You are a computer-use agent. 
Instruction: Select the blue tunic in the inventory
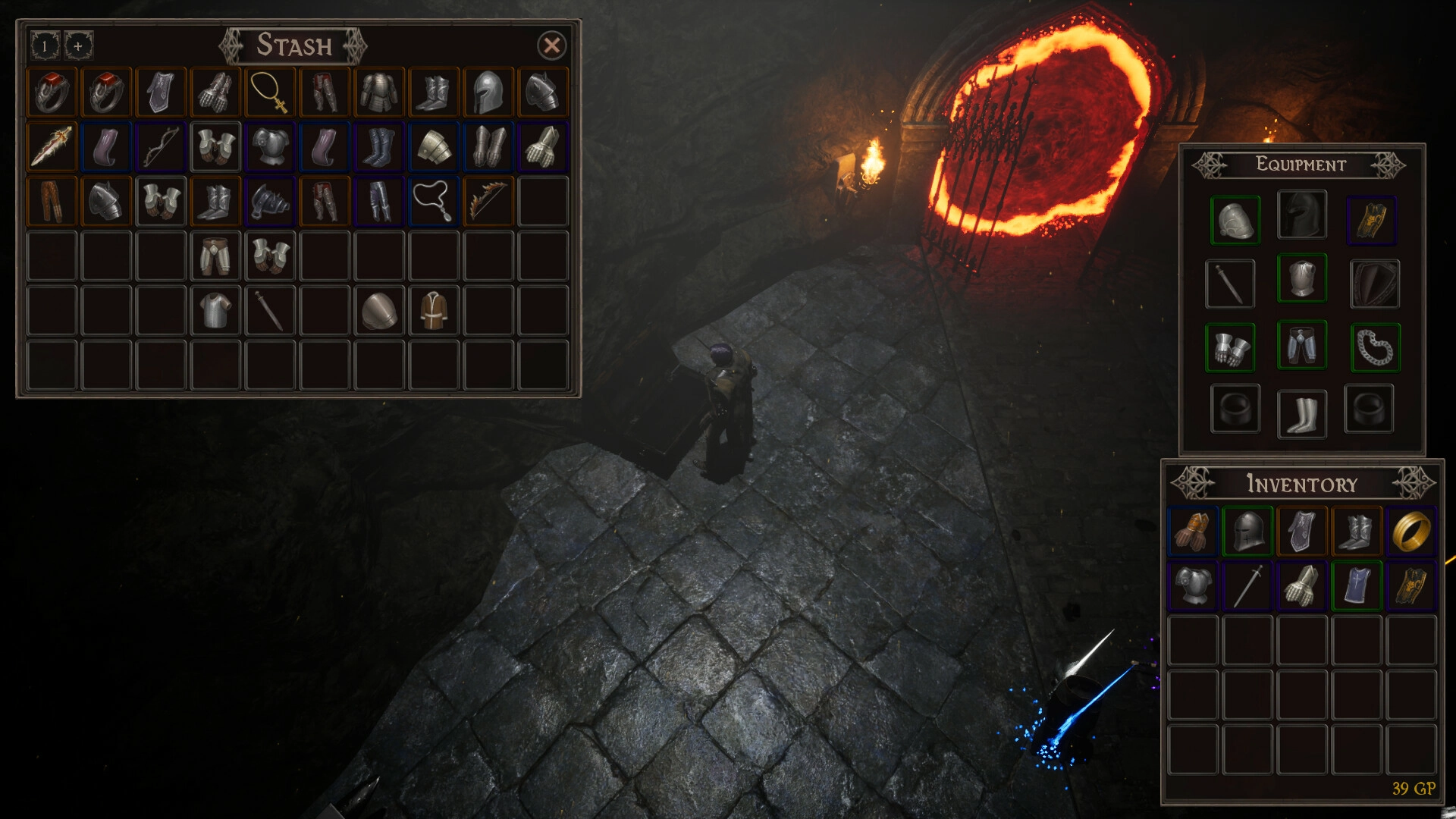click(1357, 586)
